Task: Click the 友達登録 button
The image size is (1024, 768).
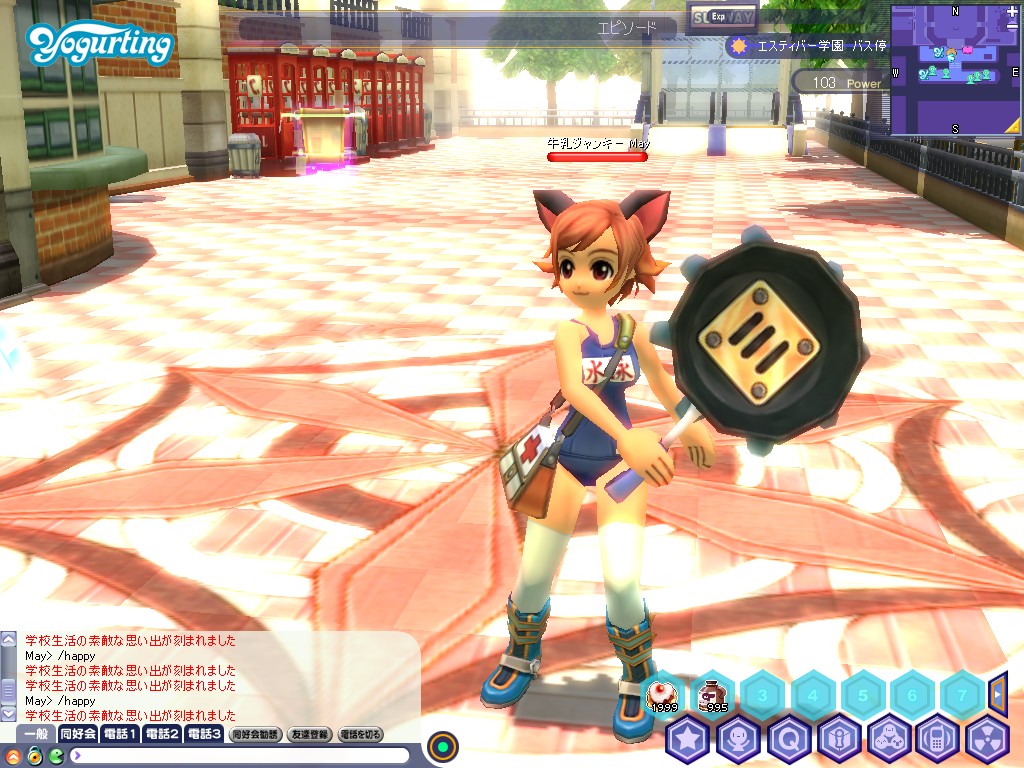Action: [309, 734]
